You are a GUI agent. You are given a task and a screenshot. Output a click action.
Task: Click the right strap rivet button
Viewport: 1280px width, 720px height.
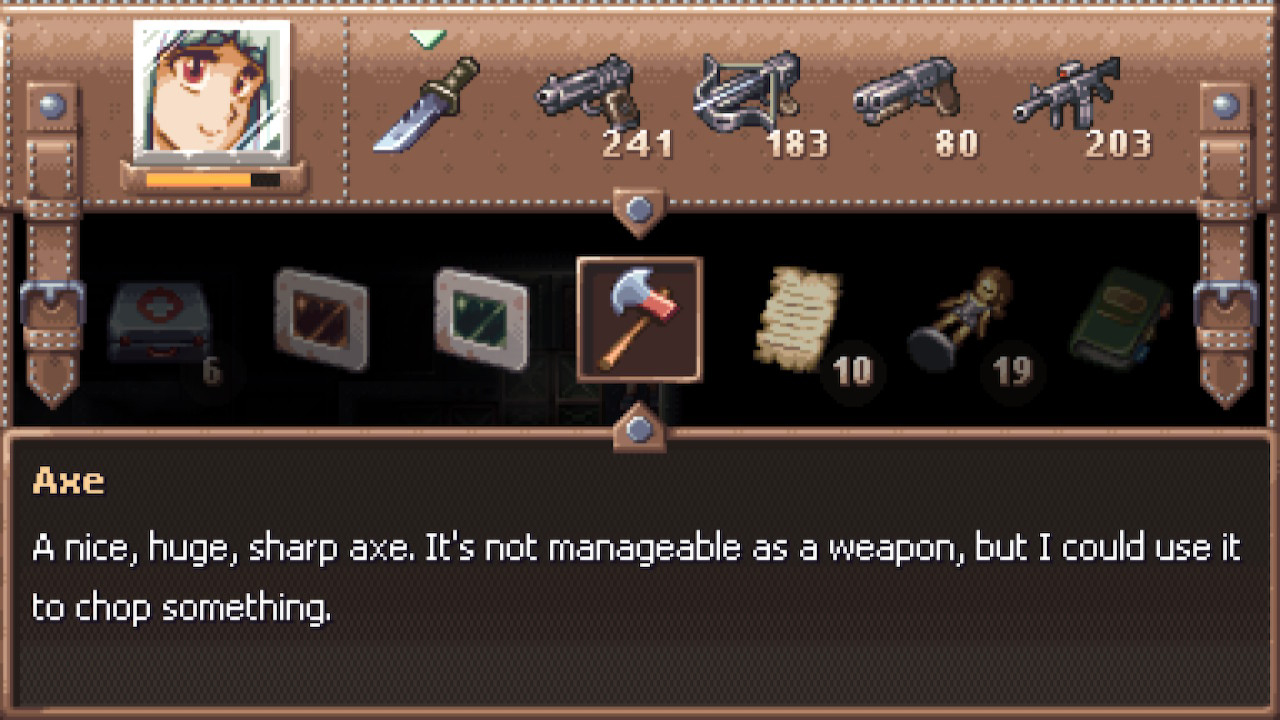click(x=1224, y=105)
